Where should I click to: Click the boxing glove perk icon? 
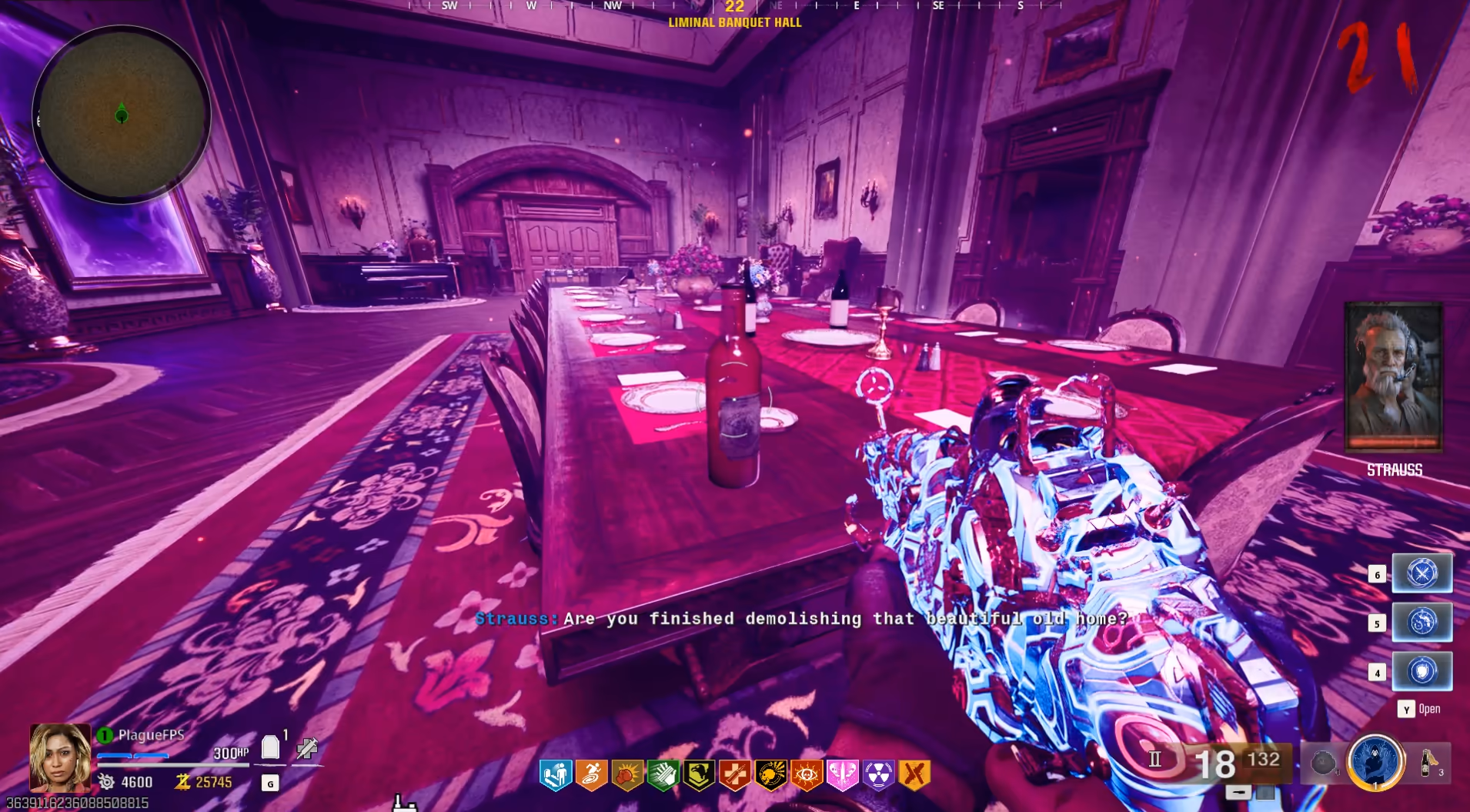(627, 775)
